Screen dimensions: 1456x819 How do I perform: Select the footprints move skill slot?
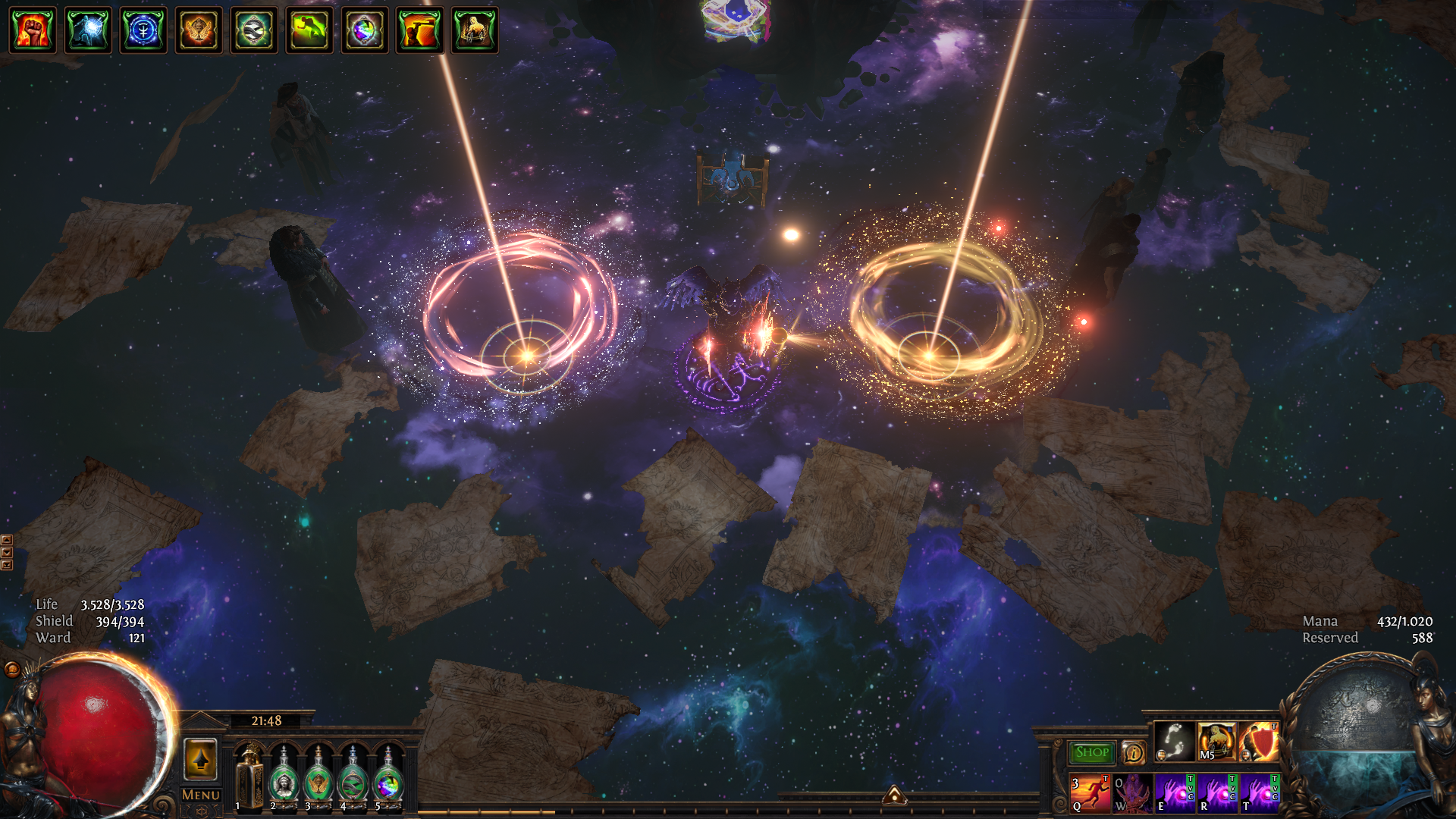click(x=1174, y=742)
